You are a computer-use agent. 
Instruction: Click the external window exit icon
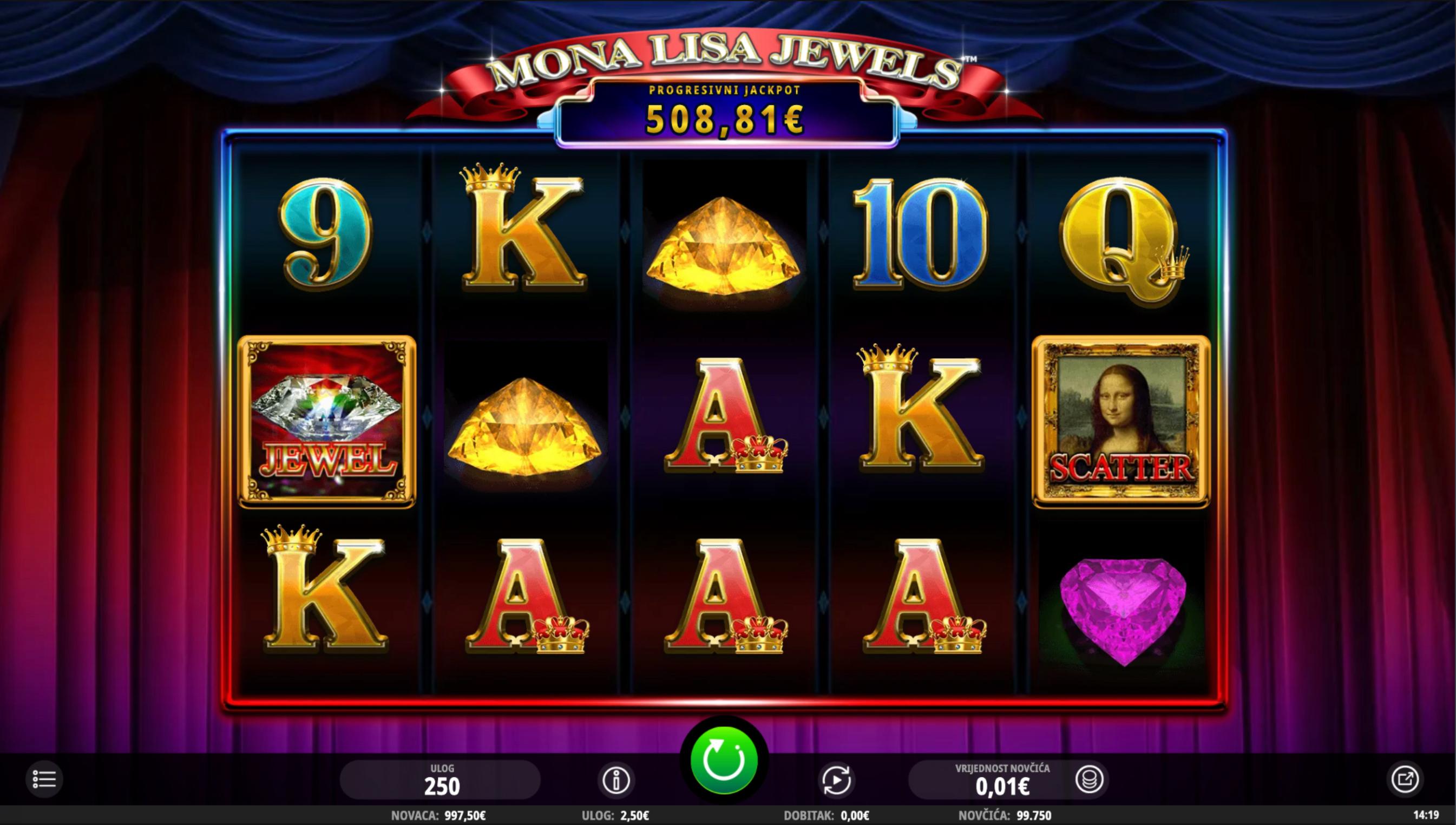1405,780
